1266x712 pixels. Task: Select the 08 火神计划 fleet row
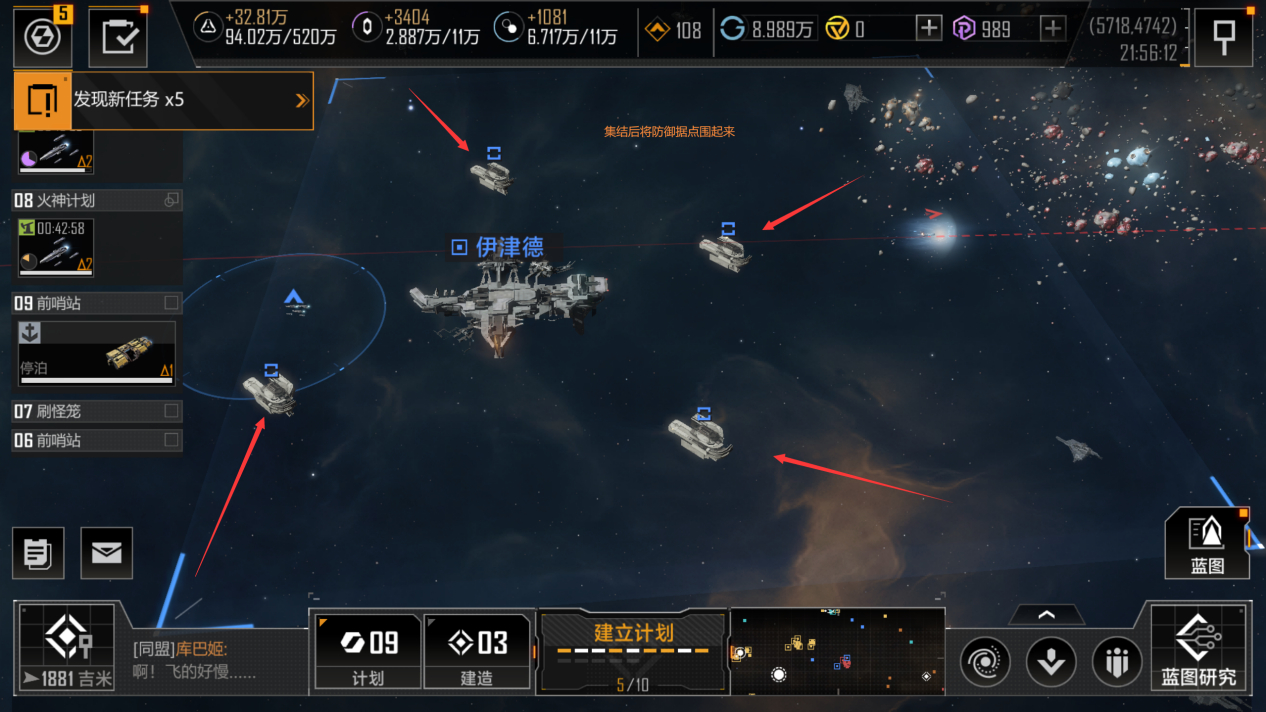click(x=96, y=201)
